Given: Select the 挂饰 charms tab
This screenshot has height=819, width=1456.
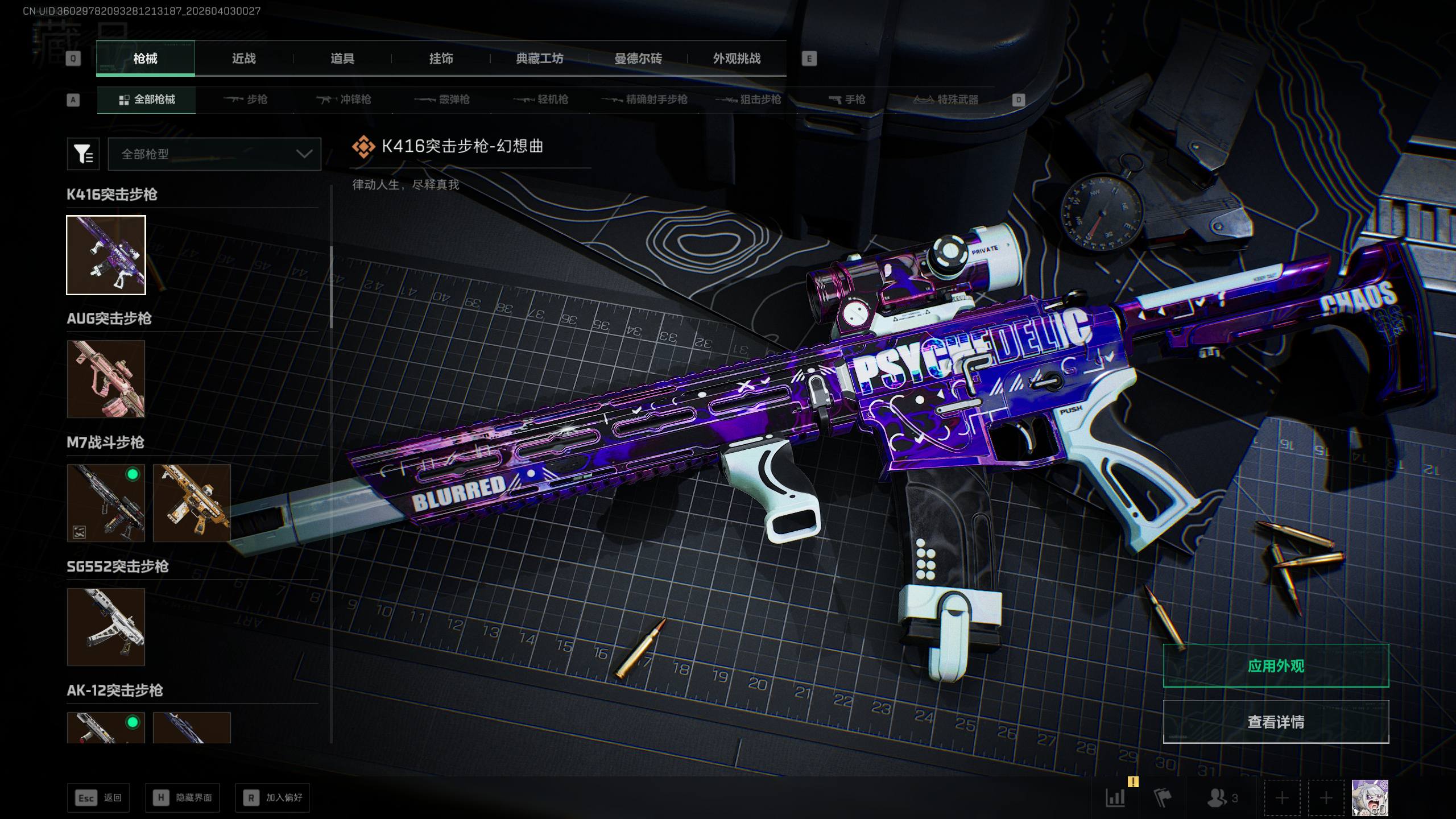Looking at the screenshot, I should point(441,59).
